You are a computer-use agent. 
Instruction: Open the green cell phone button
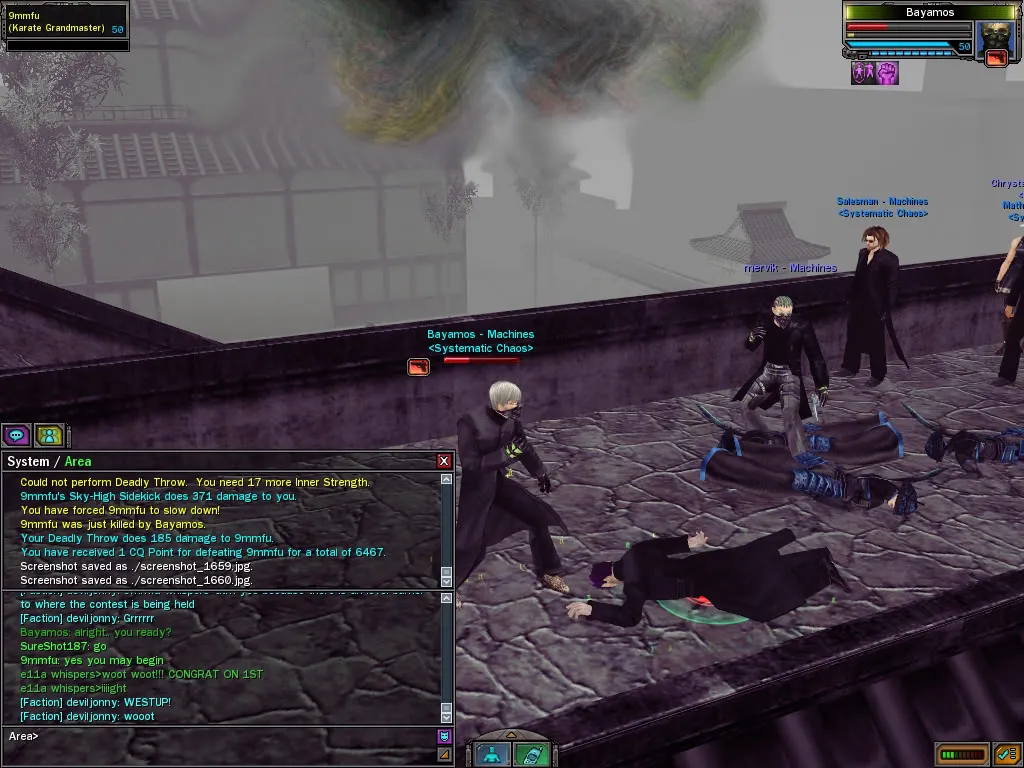[x=533, y=755]
